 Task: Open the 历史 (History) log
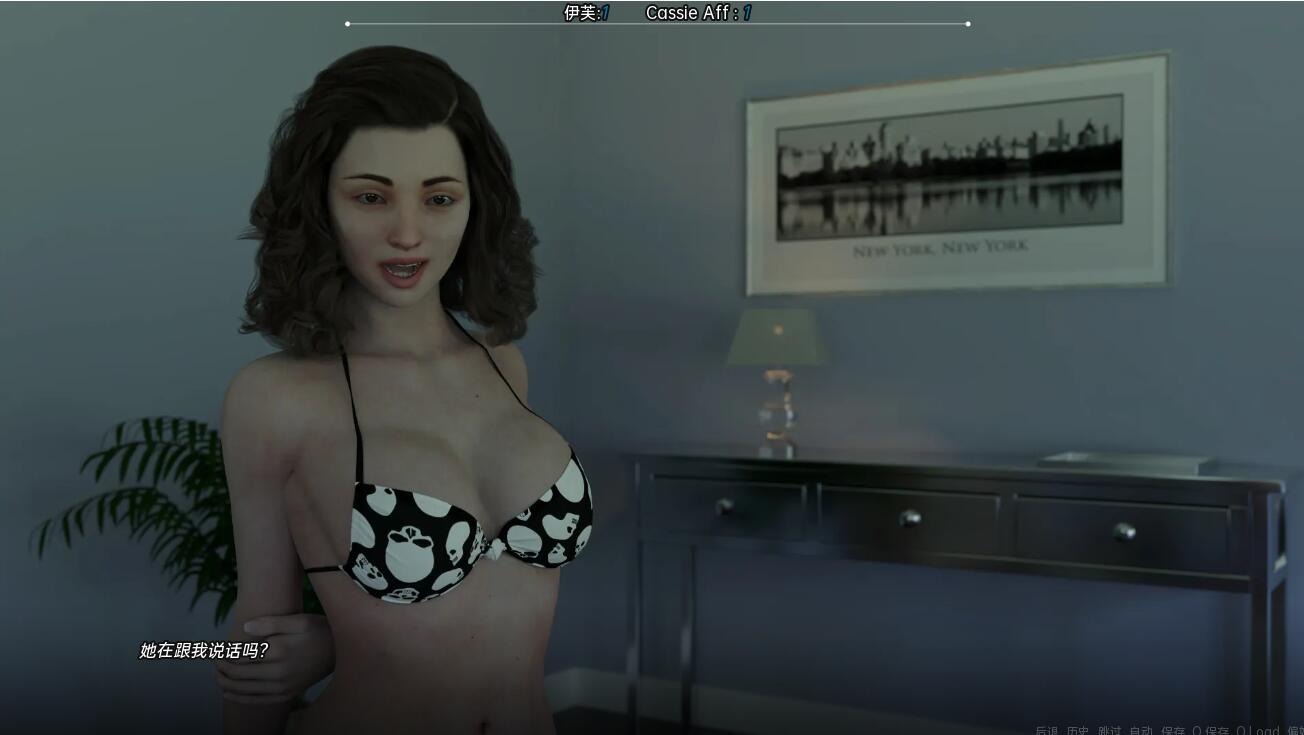tap(1078, 731)
